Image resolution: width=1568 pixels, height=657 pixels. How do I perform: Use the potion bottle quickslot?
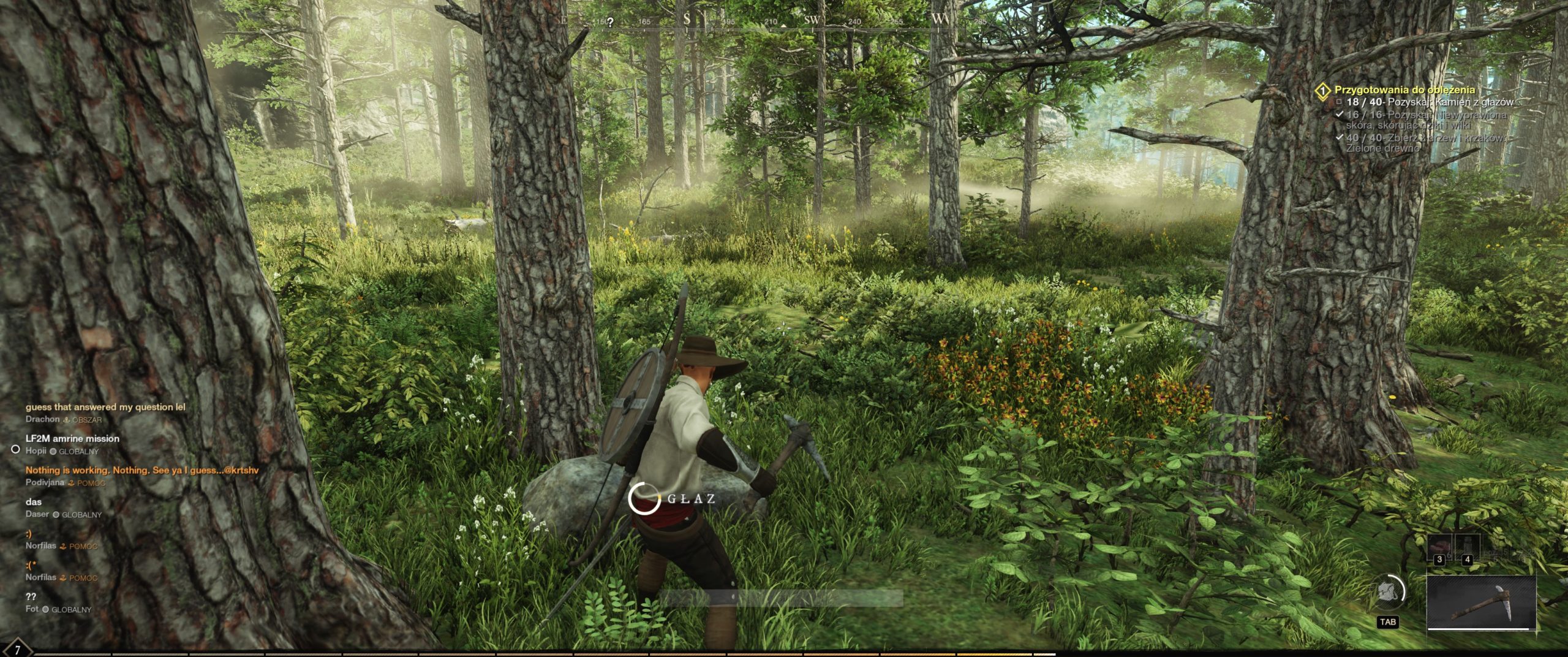1466,548
